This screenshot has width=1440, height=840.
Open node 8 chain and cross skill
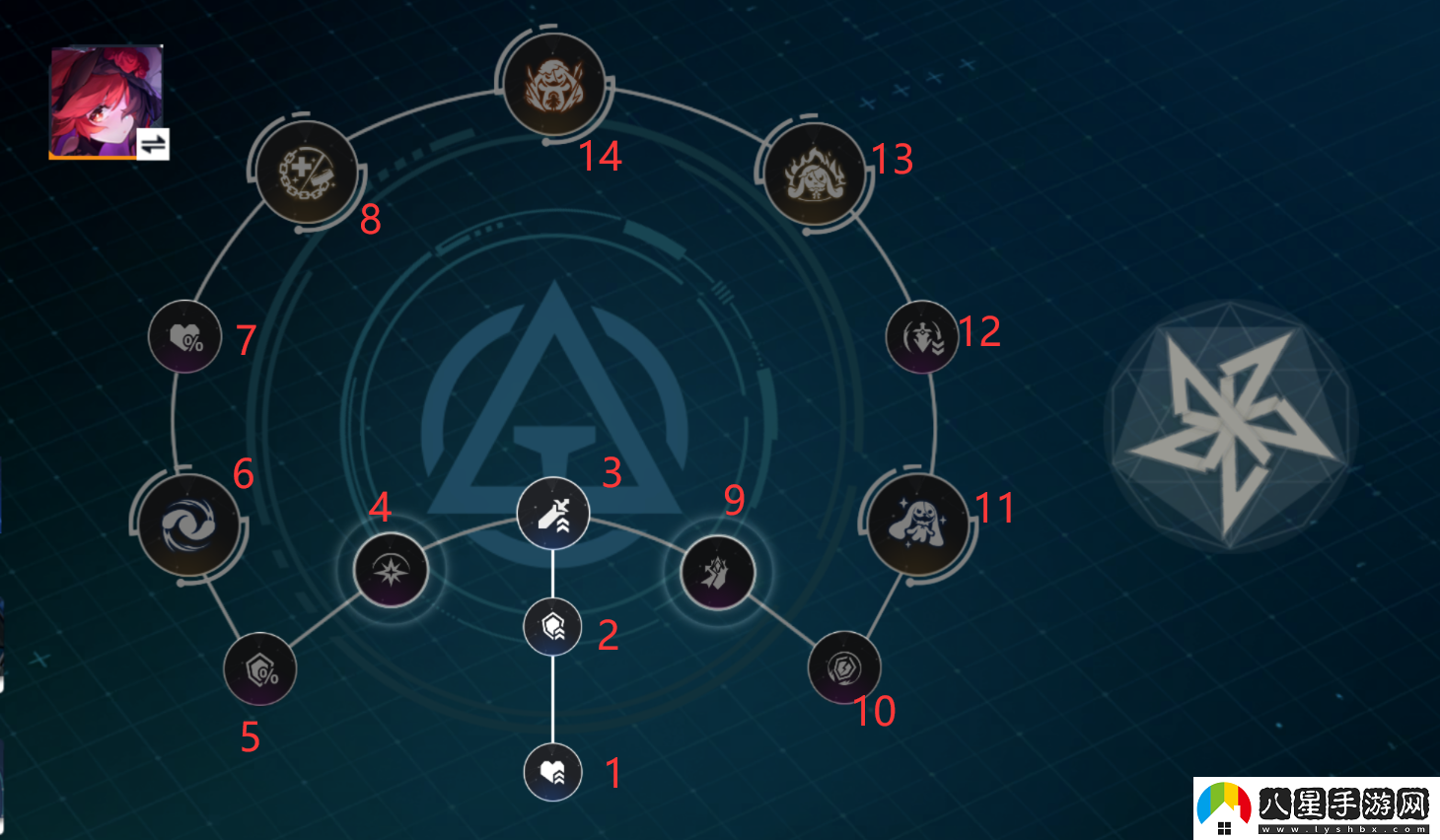click(307, 175)
